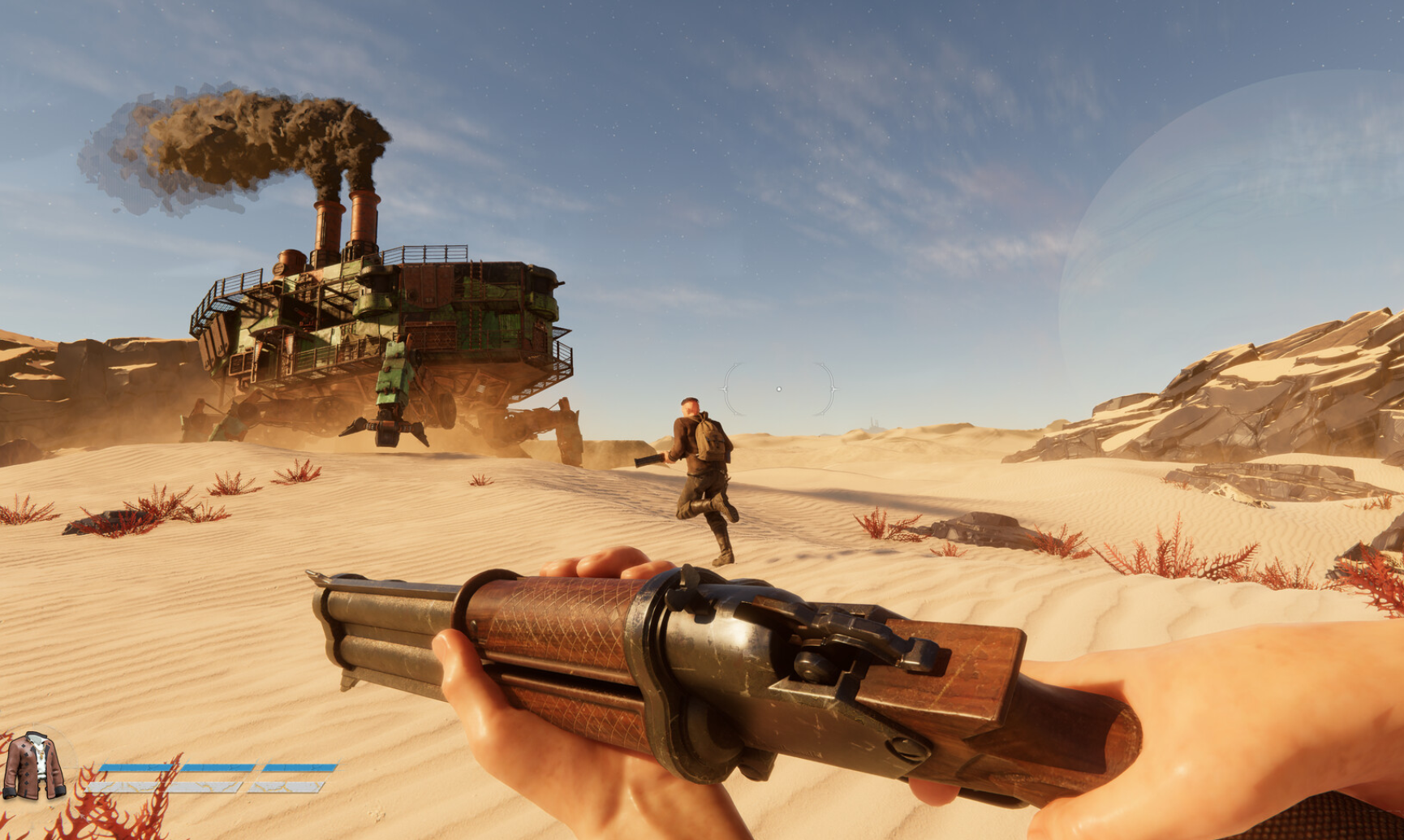Click the leftmost blue stamina bar segment

[x=140, y=767]
